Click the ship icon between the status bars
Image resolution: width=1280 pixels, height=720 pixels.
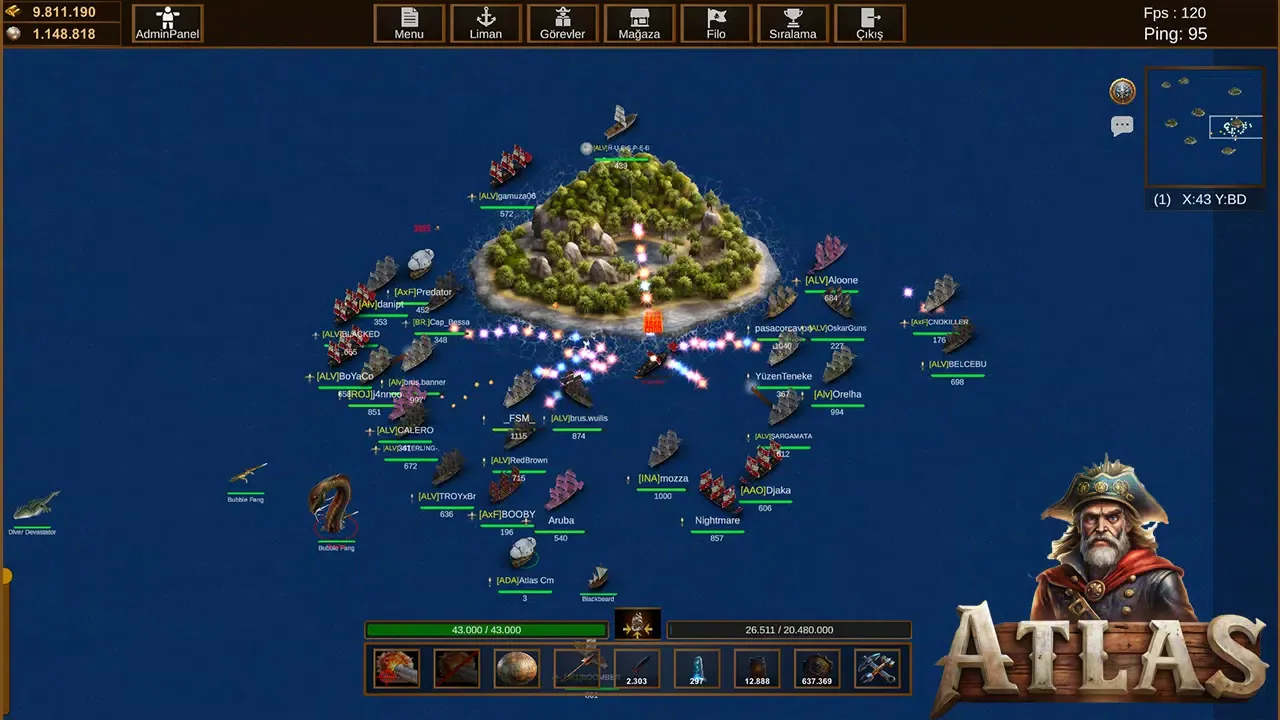coord(637,625)
